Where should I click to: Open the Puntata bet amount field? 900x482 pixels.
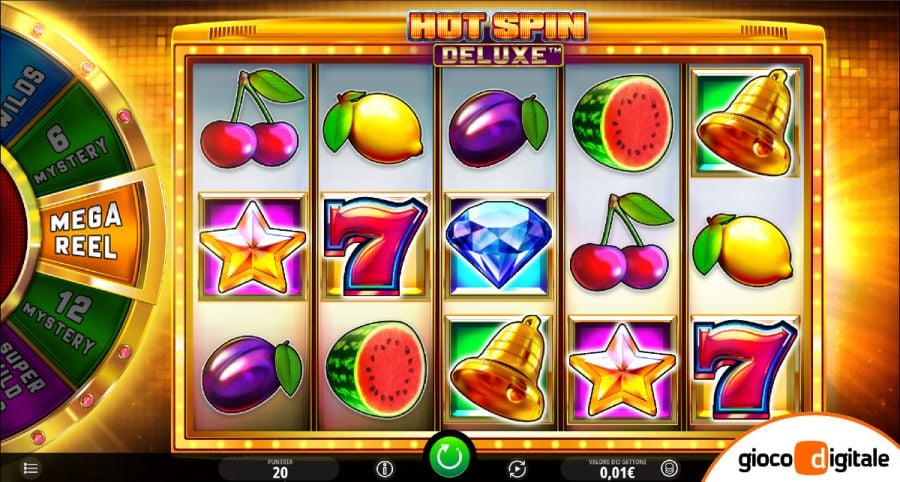(x=279, y=467)
